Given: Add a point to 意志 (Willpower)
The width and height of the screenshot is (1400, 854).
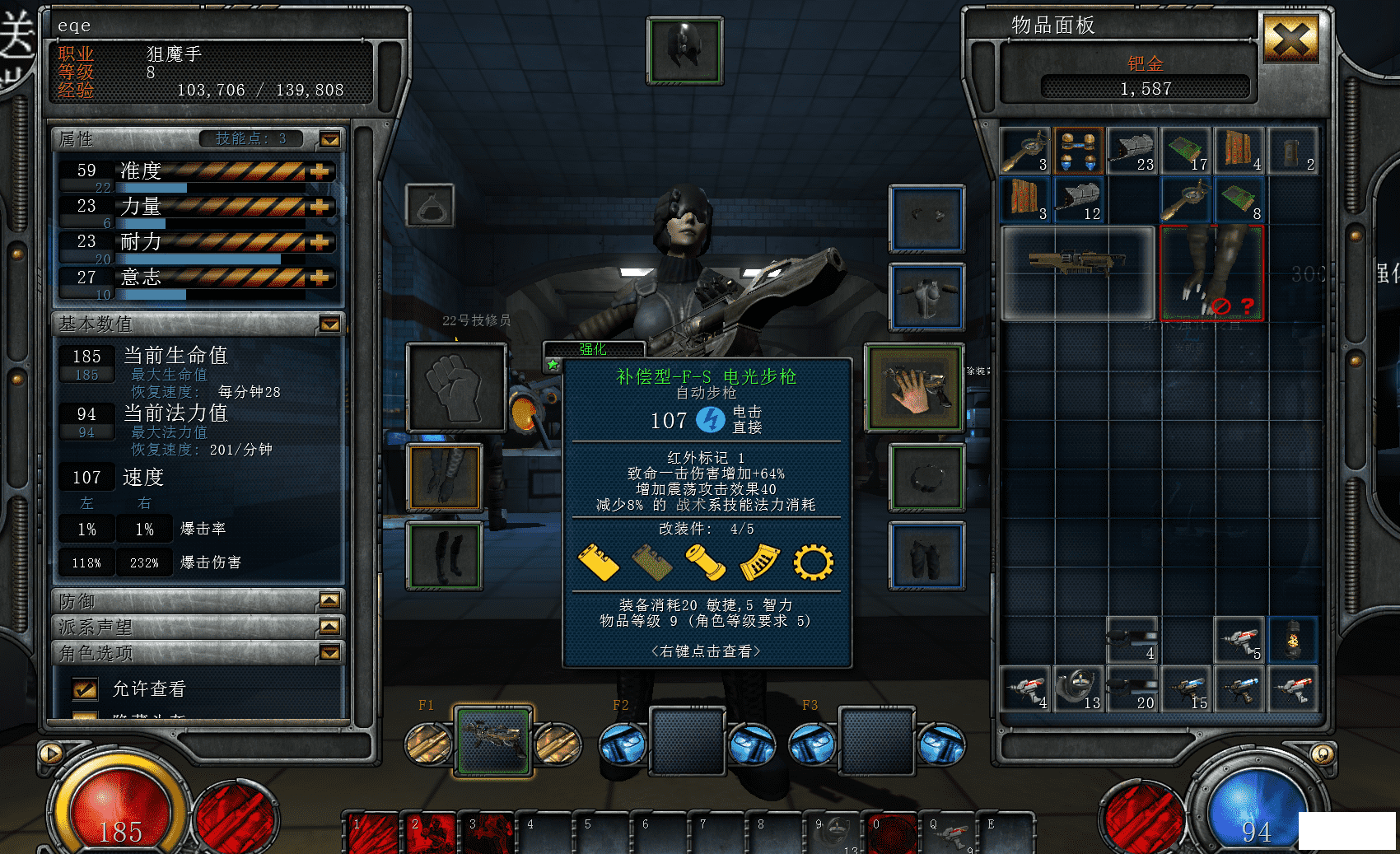Looking at the screenshot, I should pyautogui.click(x=319, y=278).
